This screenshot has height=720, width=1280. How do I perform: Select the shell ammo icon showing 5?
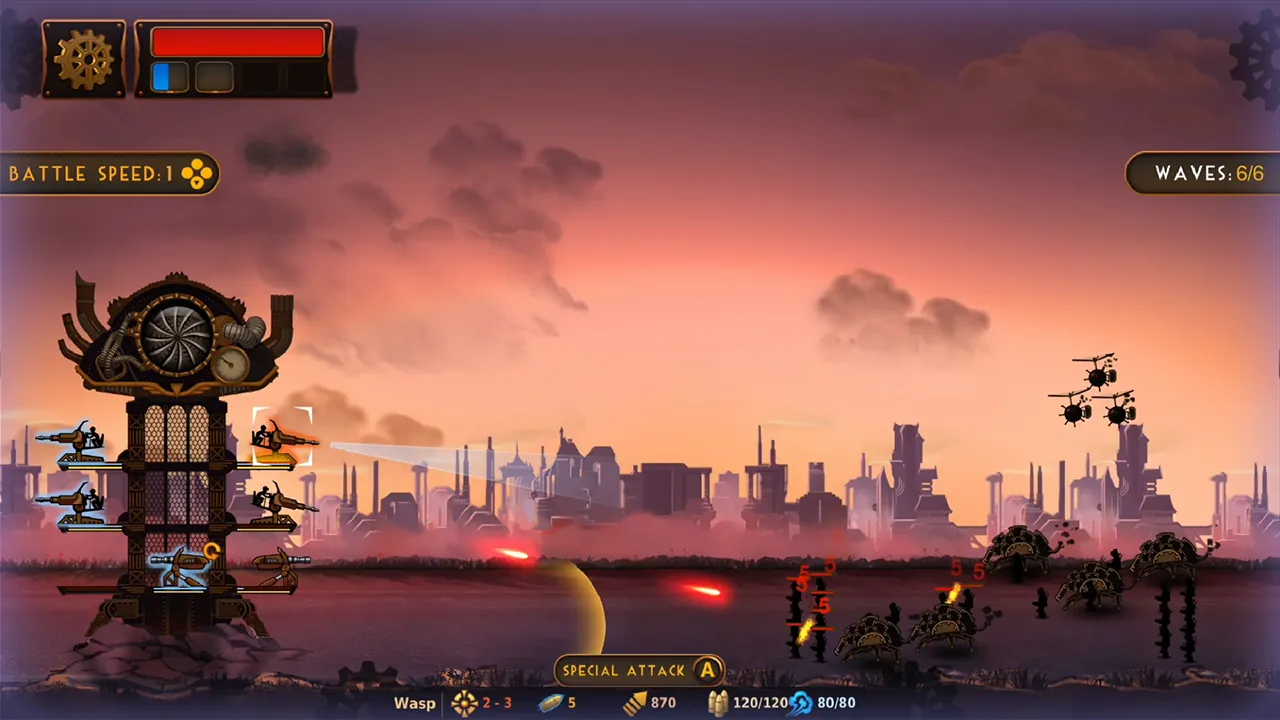point(551,703)
